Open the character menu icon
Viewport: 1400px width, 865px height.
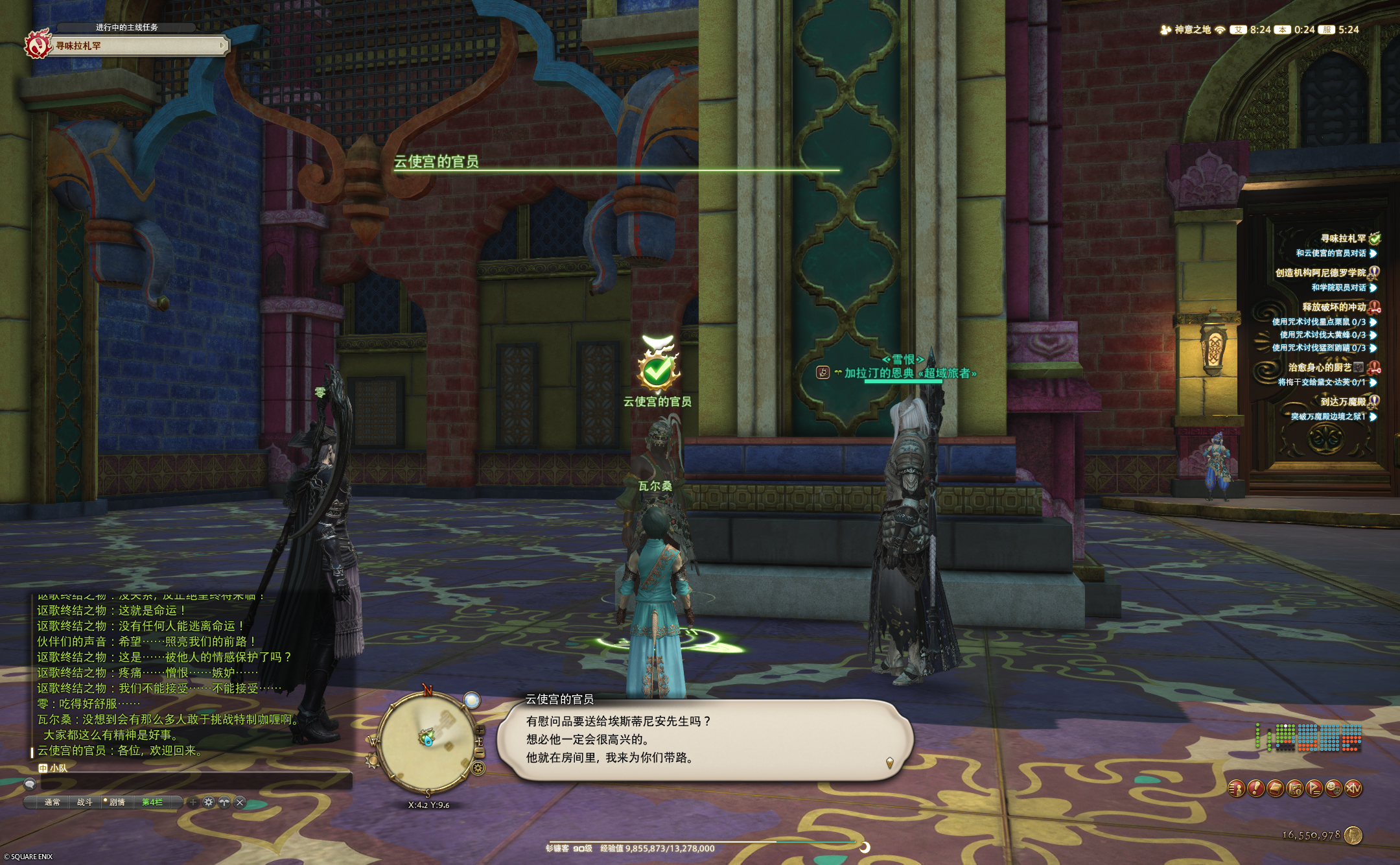coord(1237,788)
